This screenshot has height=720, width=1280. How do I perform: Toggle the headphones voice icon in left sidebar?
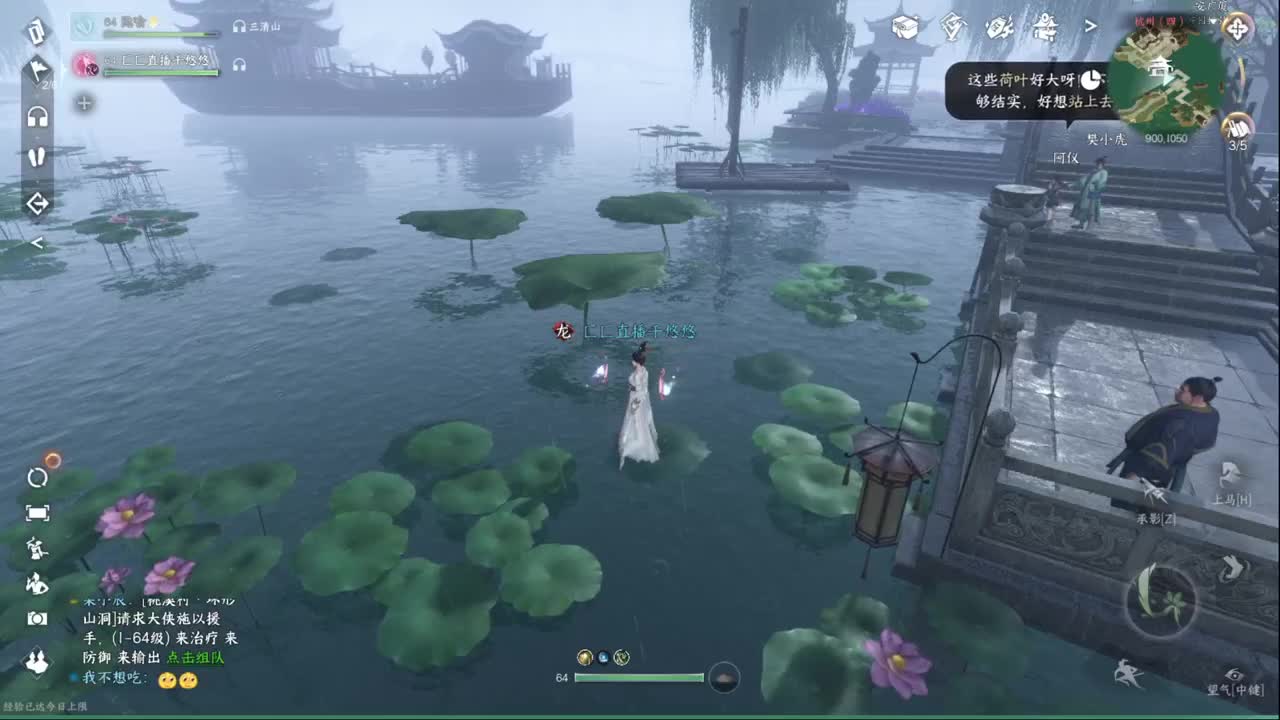(37, 117)
